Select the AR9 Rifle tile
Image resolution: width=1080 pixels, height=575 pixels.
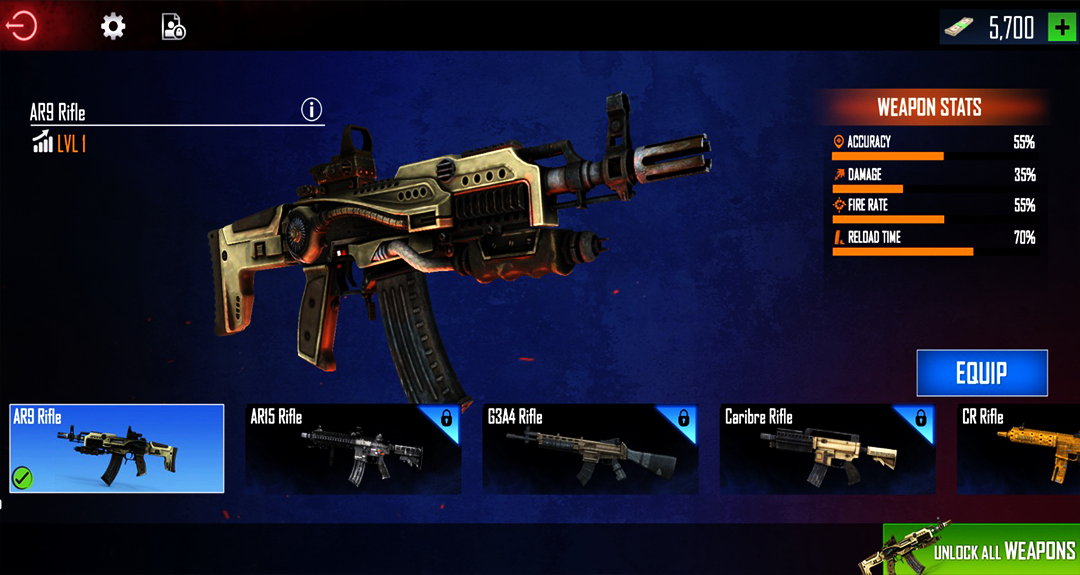(117, 449)
